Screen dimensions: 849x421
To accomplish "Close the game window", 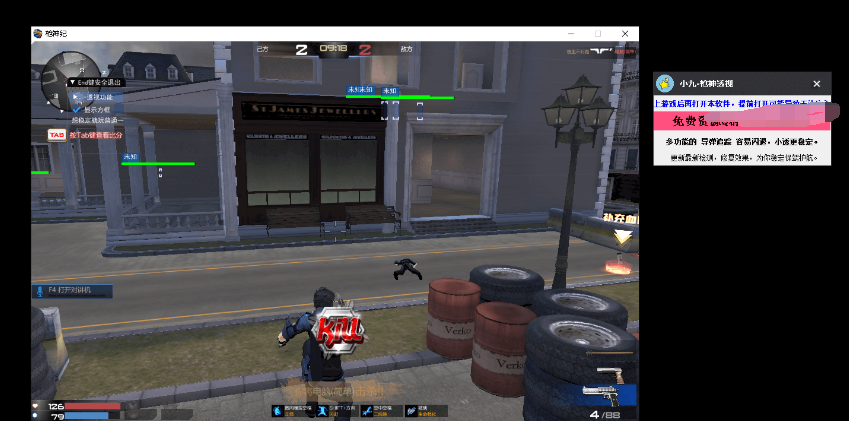I will click(625, 33).
